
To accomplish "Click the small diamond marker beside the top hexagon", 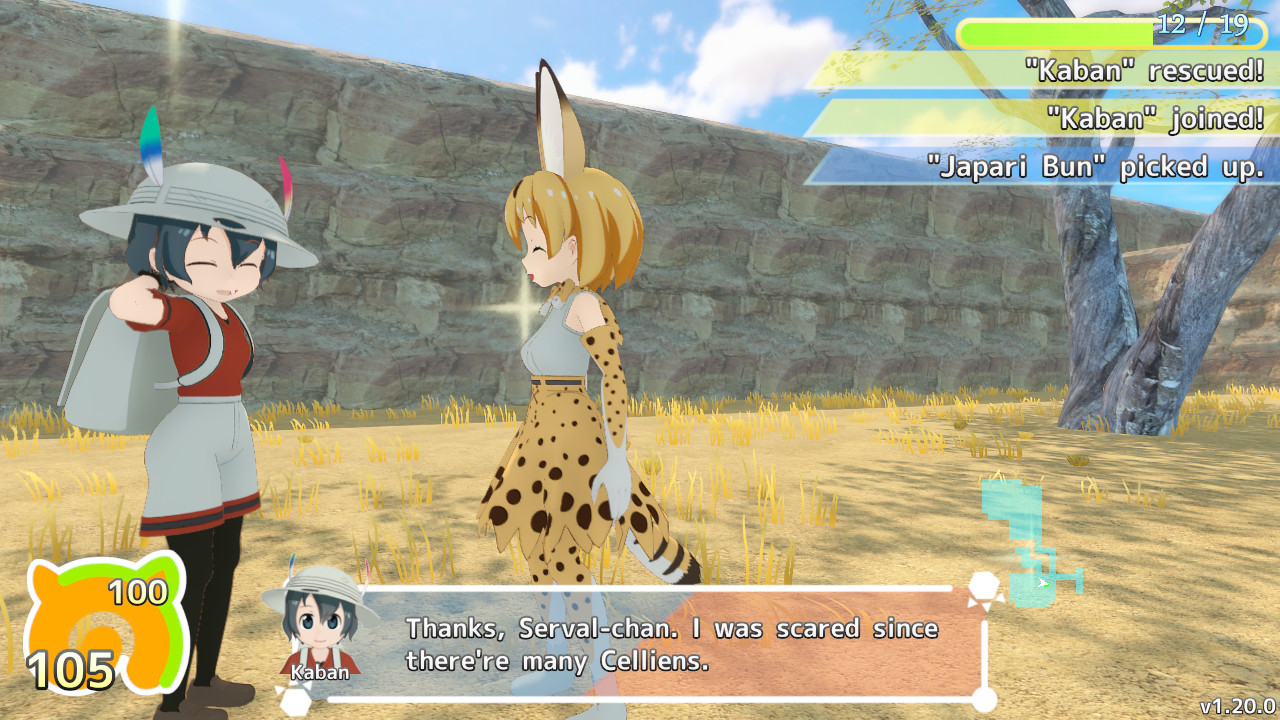I will coord(1001,597).
